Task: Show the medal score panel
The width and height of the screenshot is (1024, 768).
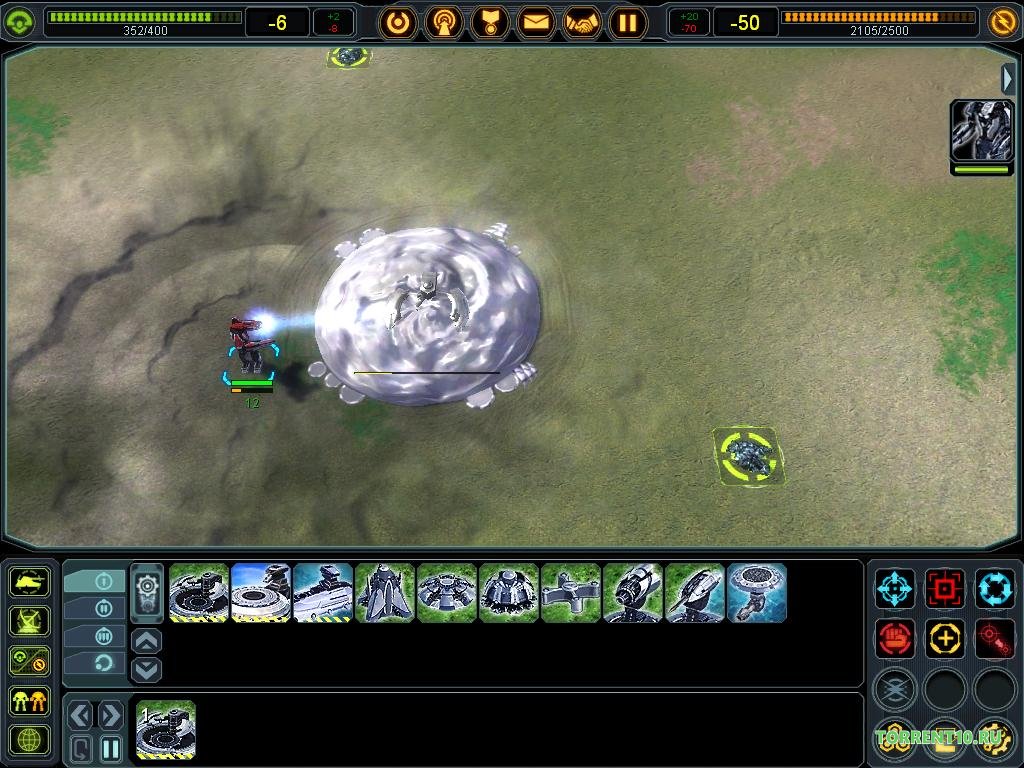Action: [490, 21]
